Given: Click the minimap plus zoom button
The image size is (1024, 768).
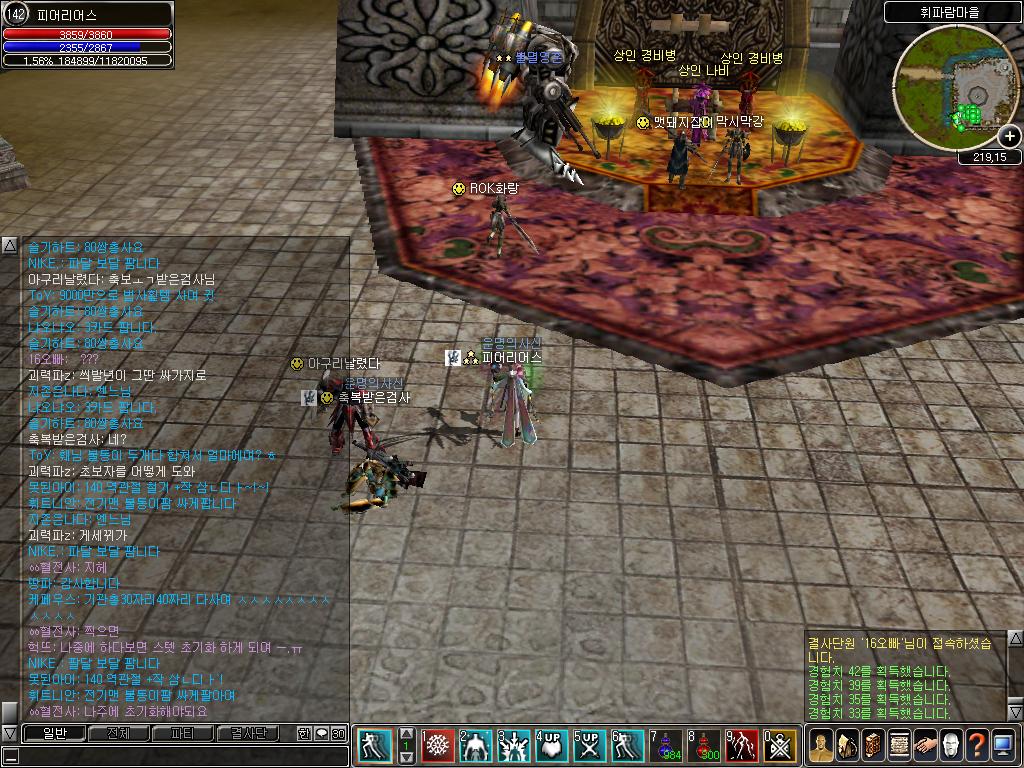Looking at the screenshot, I should (x=1010, y=136).
